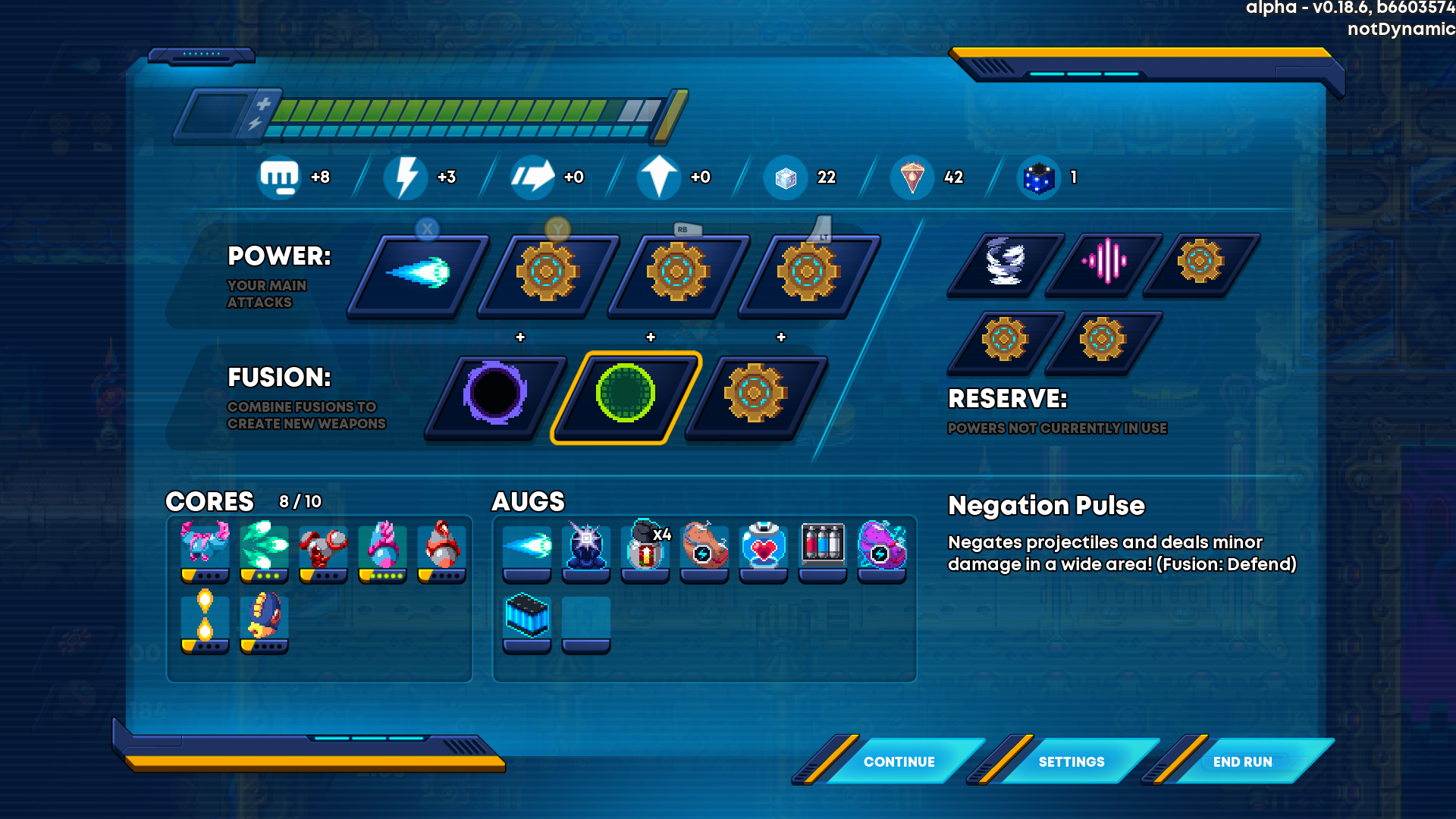This screenshot has width=1456, height=819.
Task: Inspect the colored test tubes aug
Action: [823, 548]
